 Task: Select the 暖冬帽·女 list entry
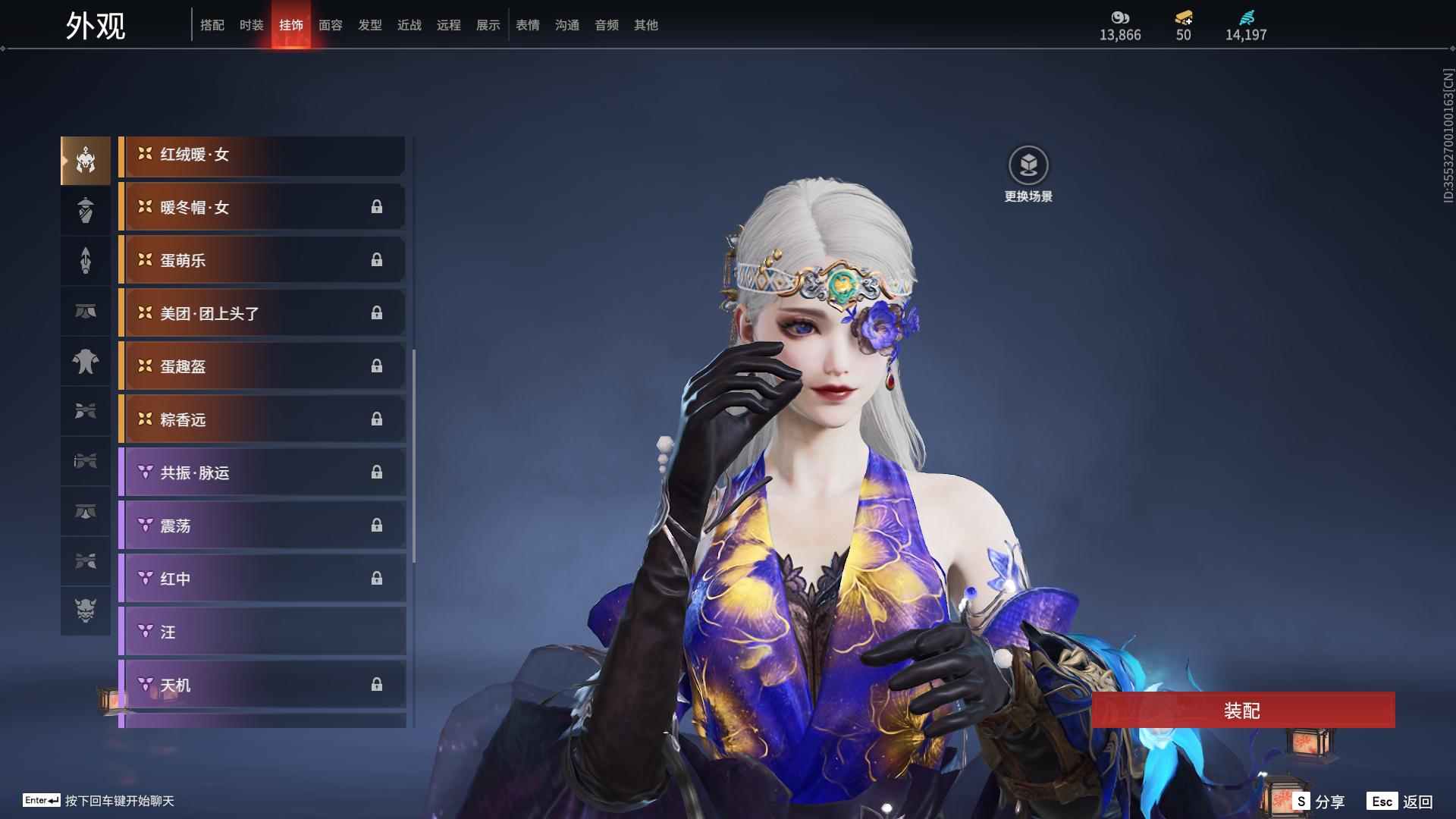[262, 208]
